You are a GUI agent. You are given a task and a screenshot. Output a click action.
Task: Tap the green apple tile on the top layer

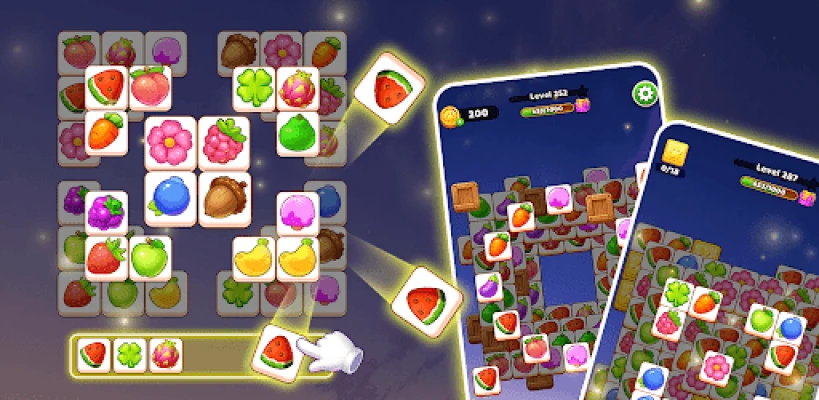149,257
